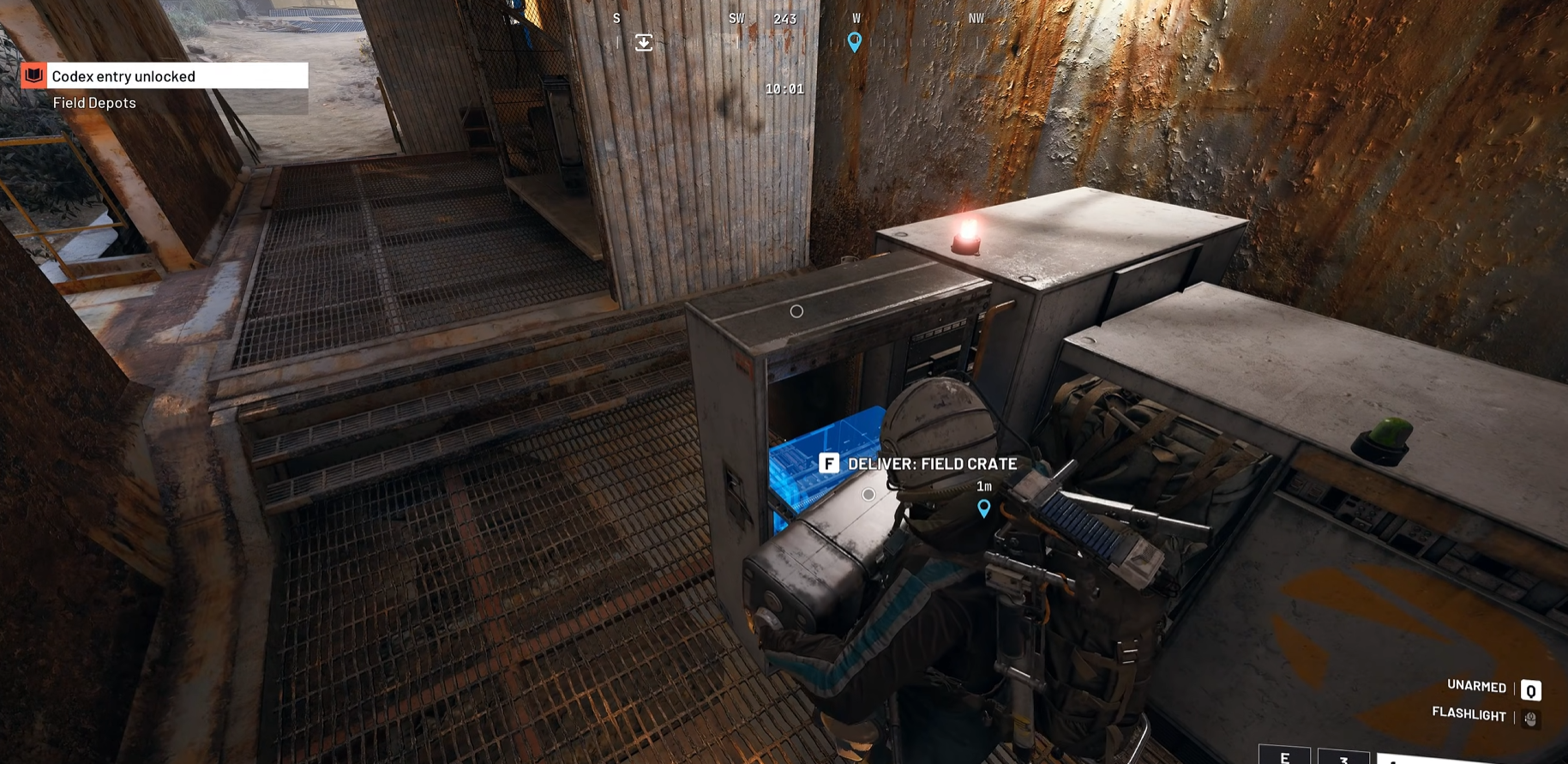Select the Unarmed weapon slot
Screen dimensions: 1568x764
pos(1530,689)
